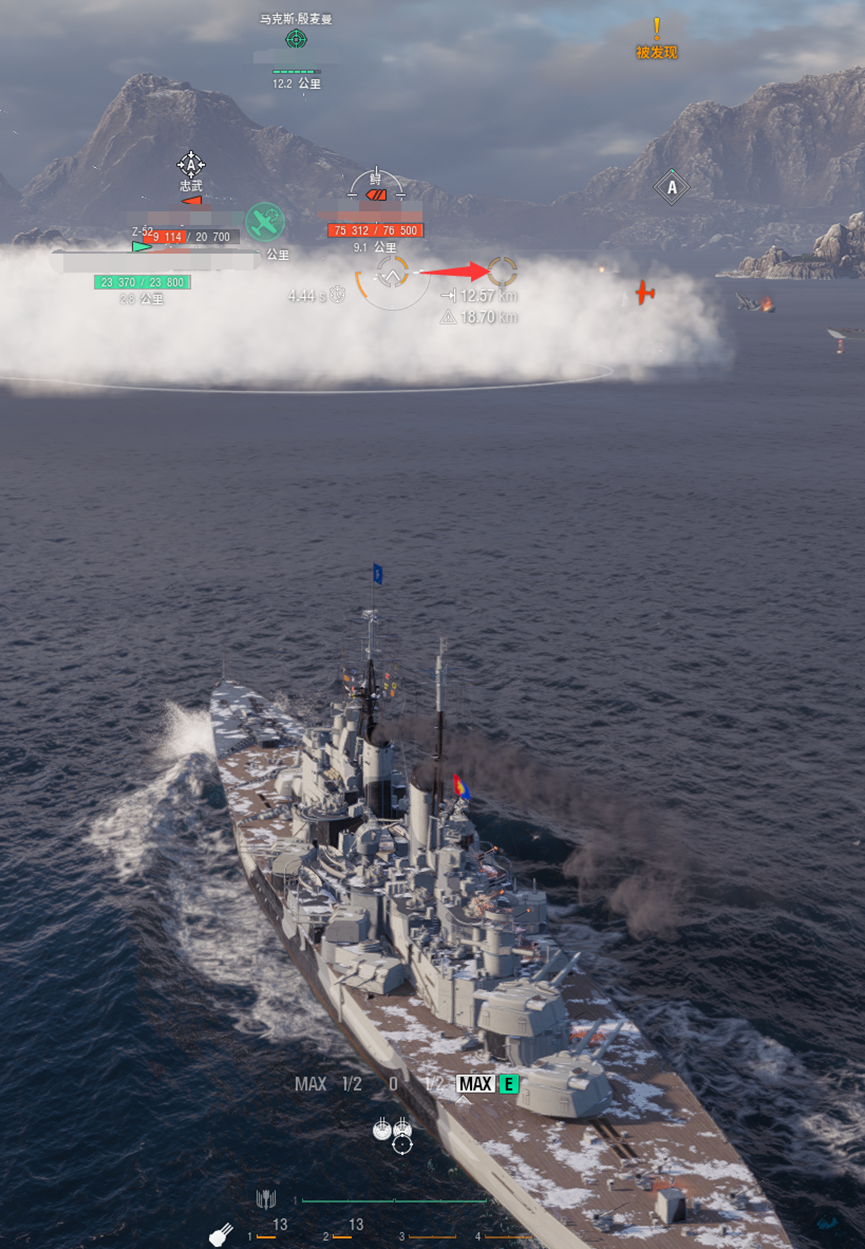Select the 忠武 ship marker
Image resolution: width=865 pixels, height=1249 pixels.
[191, 165]
